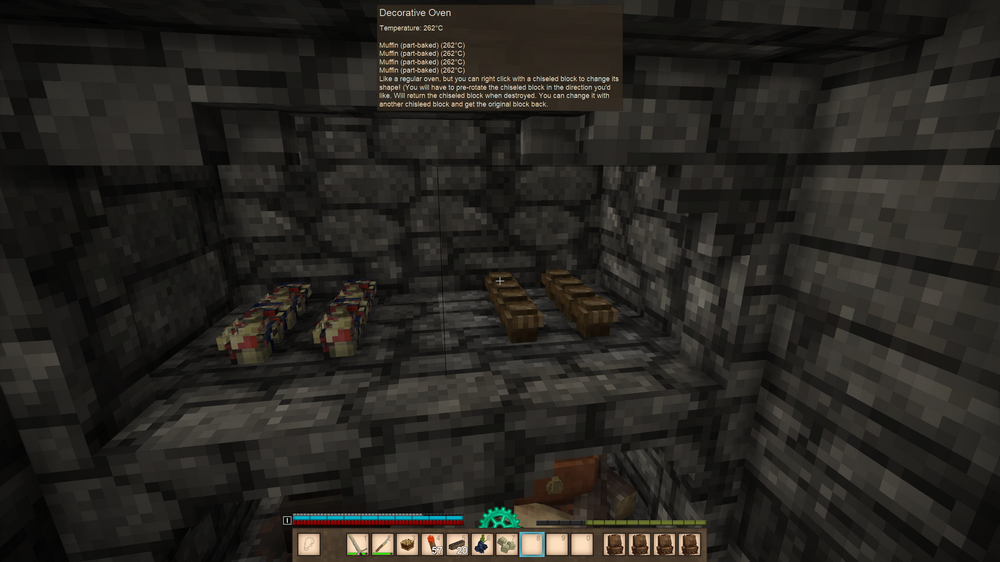
Task: Select the blueberries in hotbar slot 6
Action: pos(483,545)
